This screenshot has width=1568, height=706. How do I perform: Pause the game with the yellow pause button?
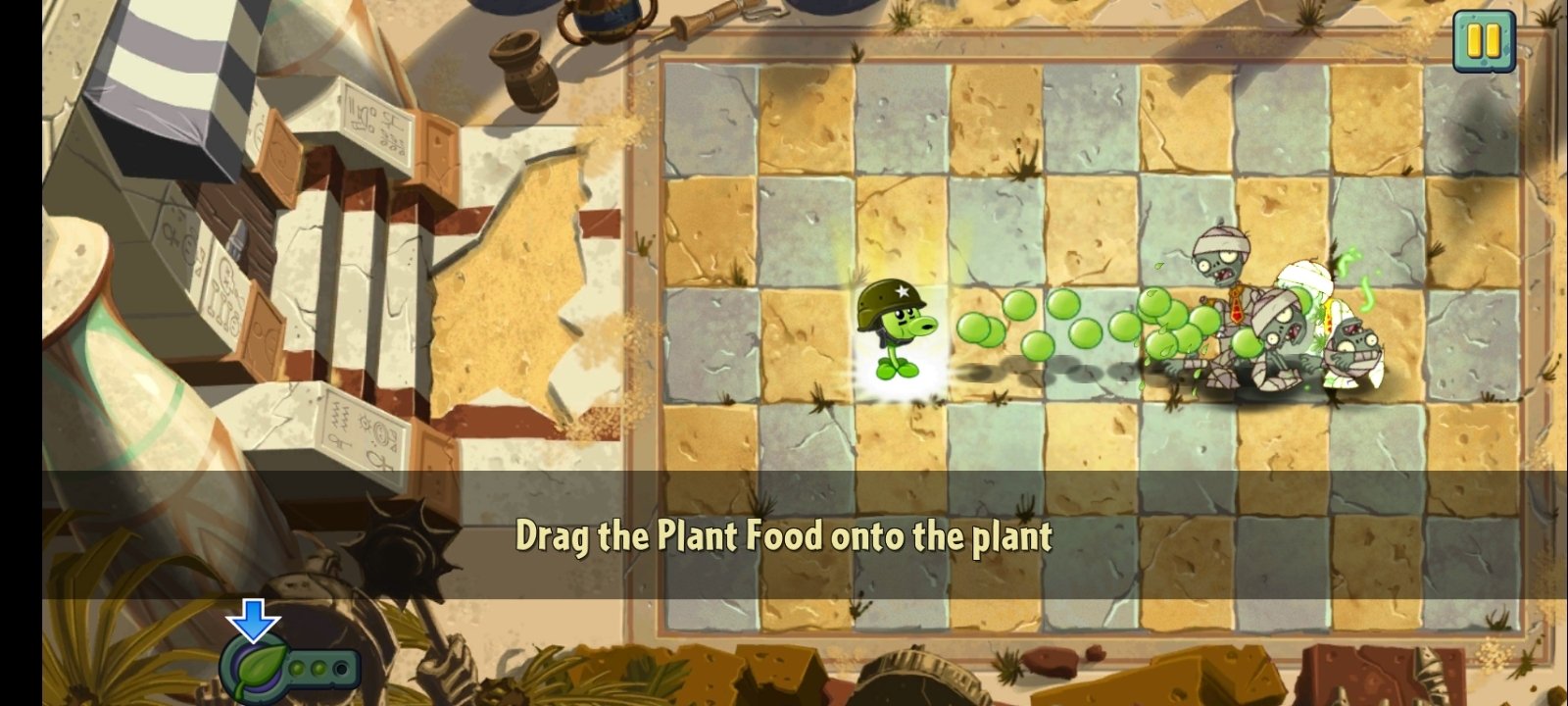1484,41
